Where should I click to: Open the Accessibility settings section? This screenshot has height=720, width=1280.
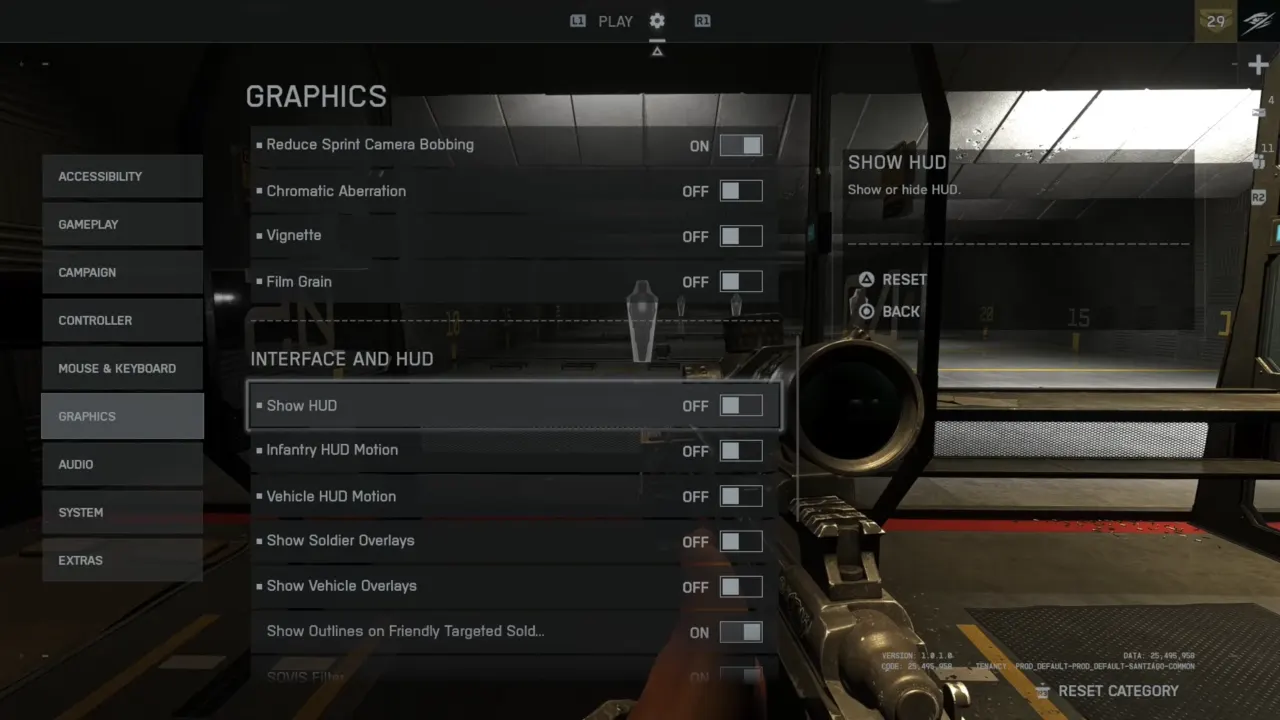[122, 176]
